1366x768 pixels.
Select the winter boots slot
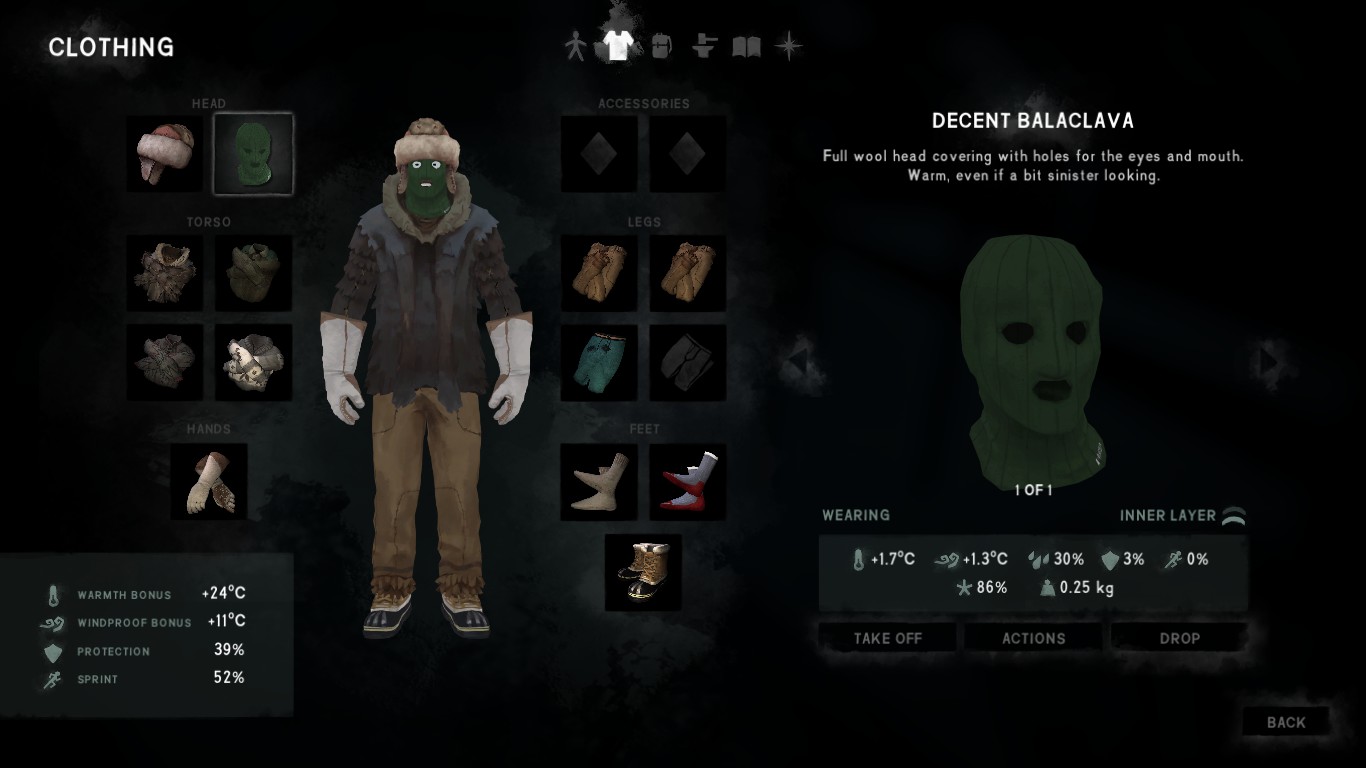tap(643, 572)
